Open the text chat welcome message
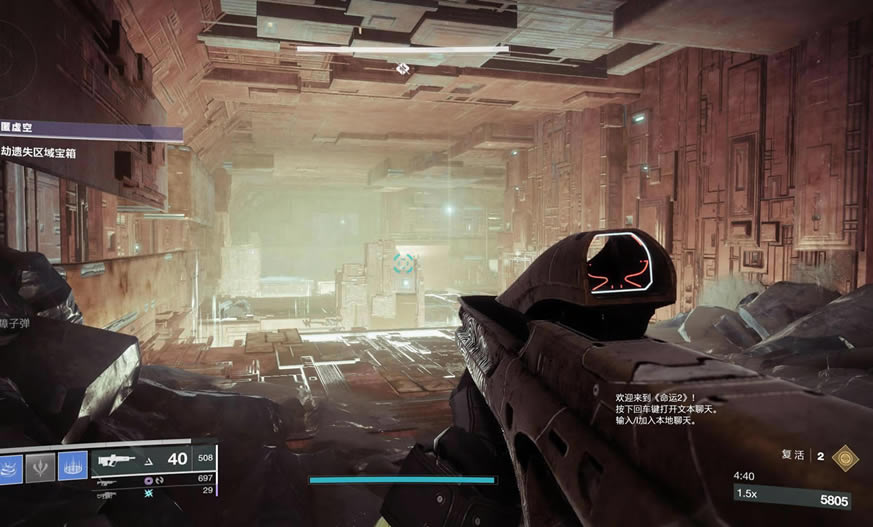 tap(660, 409)
